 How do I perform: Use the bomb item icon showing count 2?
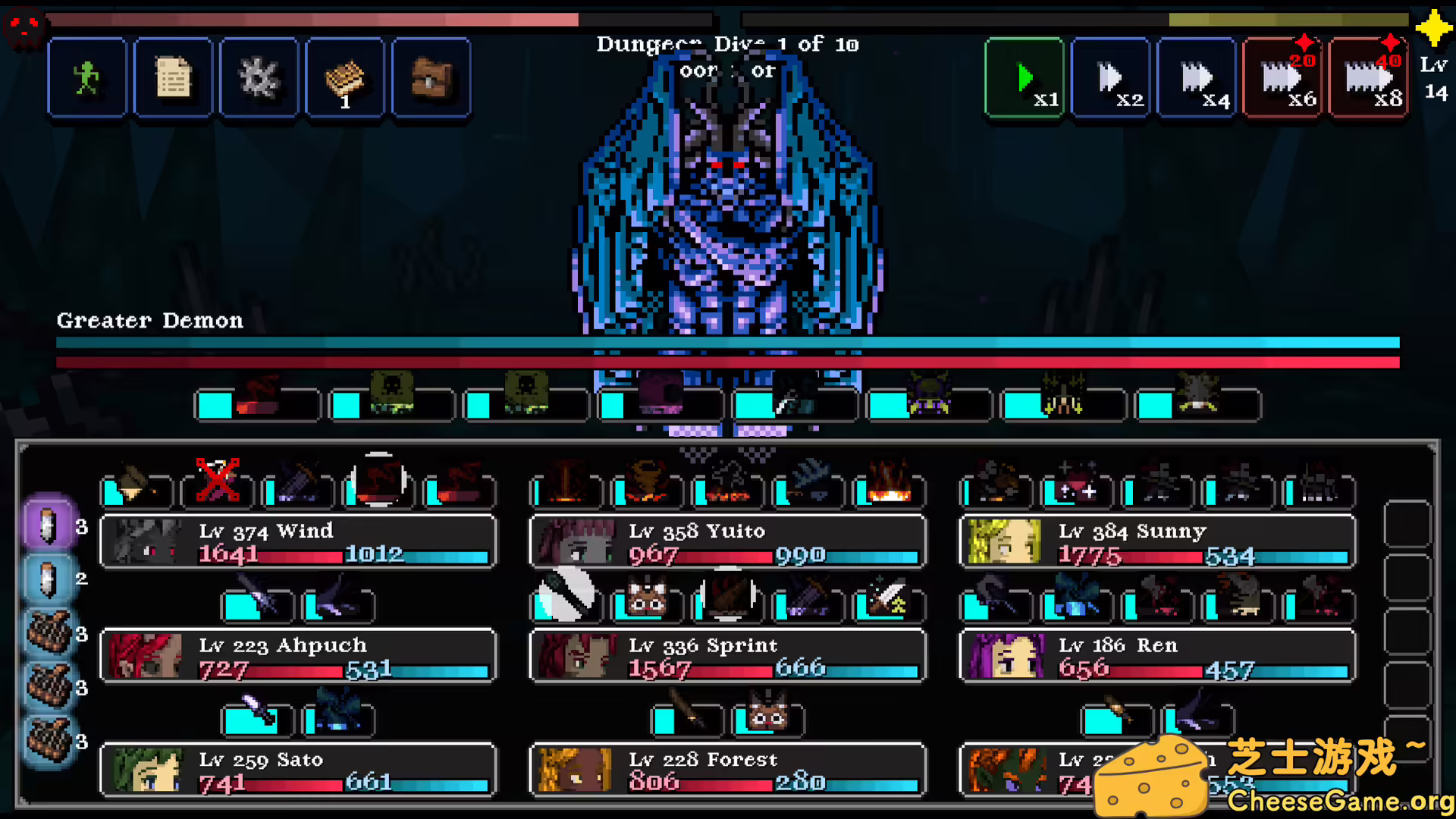click(x=48, y=579)
